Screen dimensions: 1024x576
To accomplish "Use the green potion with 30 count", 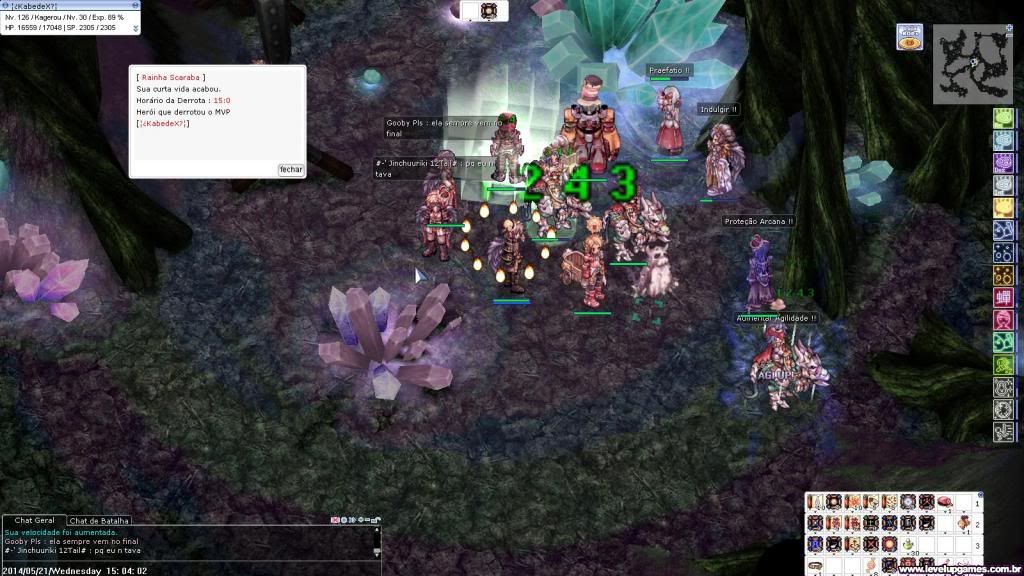I will (x=907, y=544).
